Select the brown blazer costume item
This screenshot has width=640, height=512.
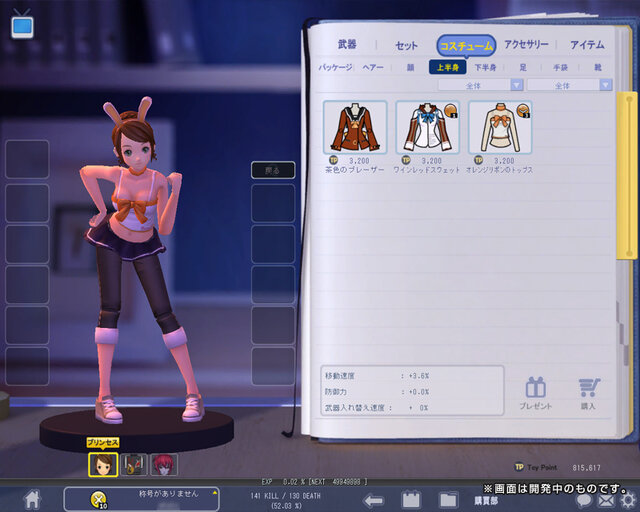(355, 127)
